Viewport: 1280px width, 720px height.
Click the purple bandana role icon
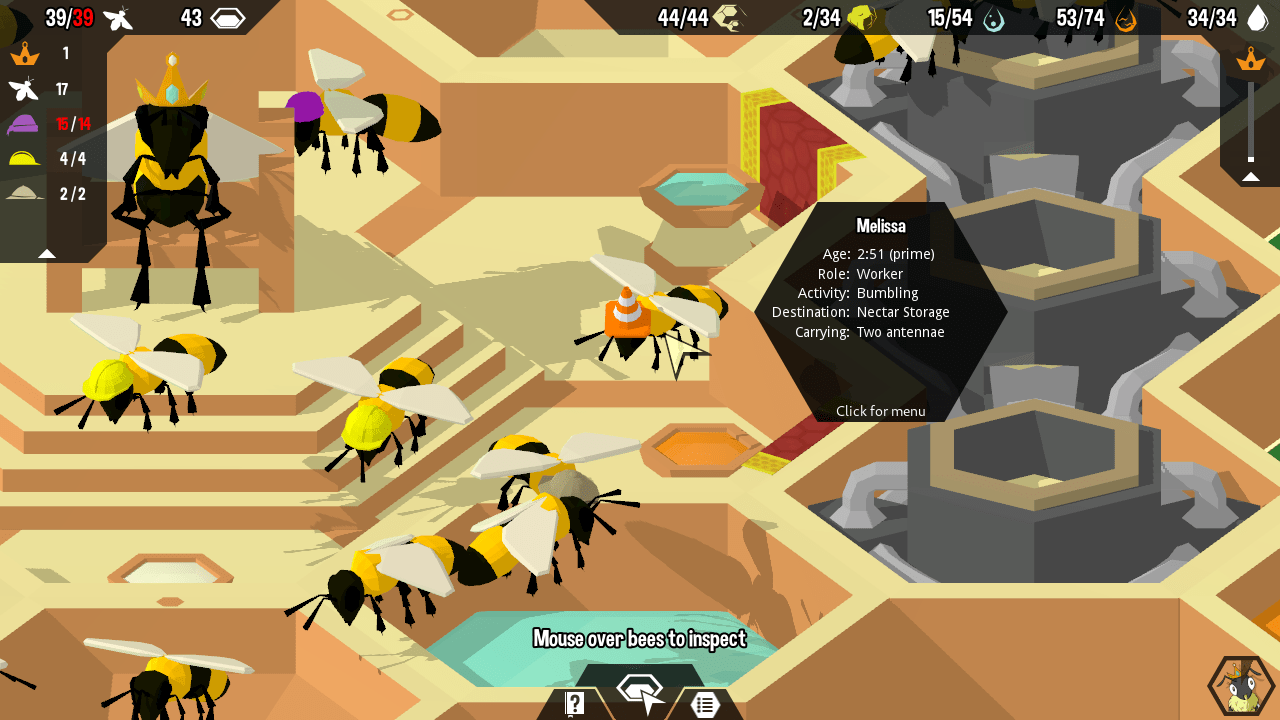23,124
